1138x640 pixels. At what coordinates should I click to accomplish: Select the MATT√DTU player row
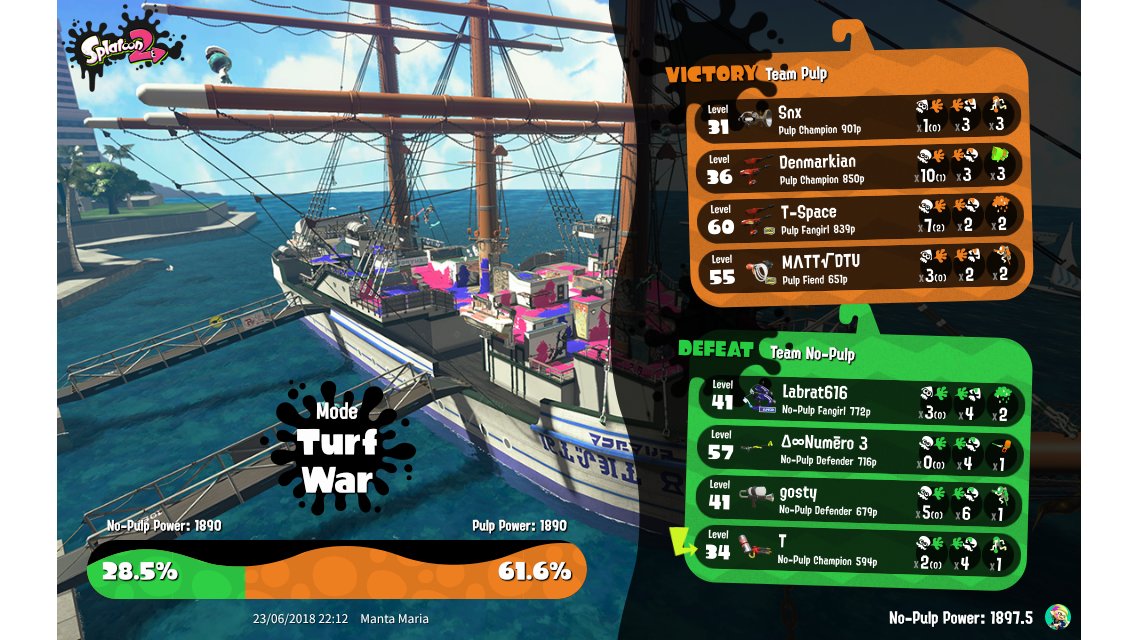860,268
